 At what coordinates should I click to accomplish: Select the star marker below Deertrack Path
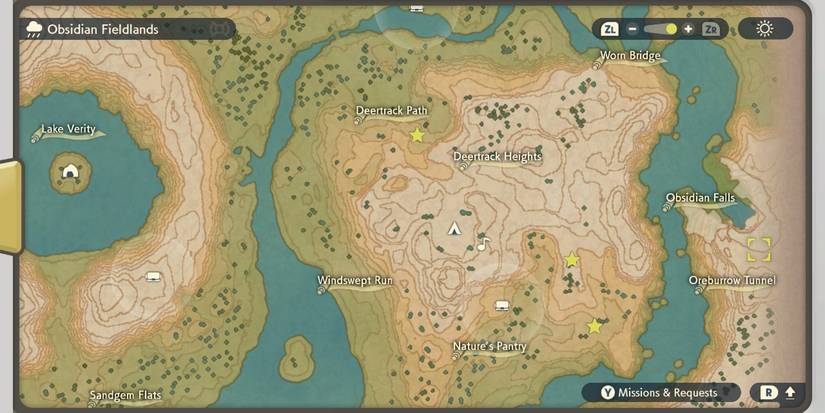(x=417, y=135)
